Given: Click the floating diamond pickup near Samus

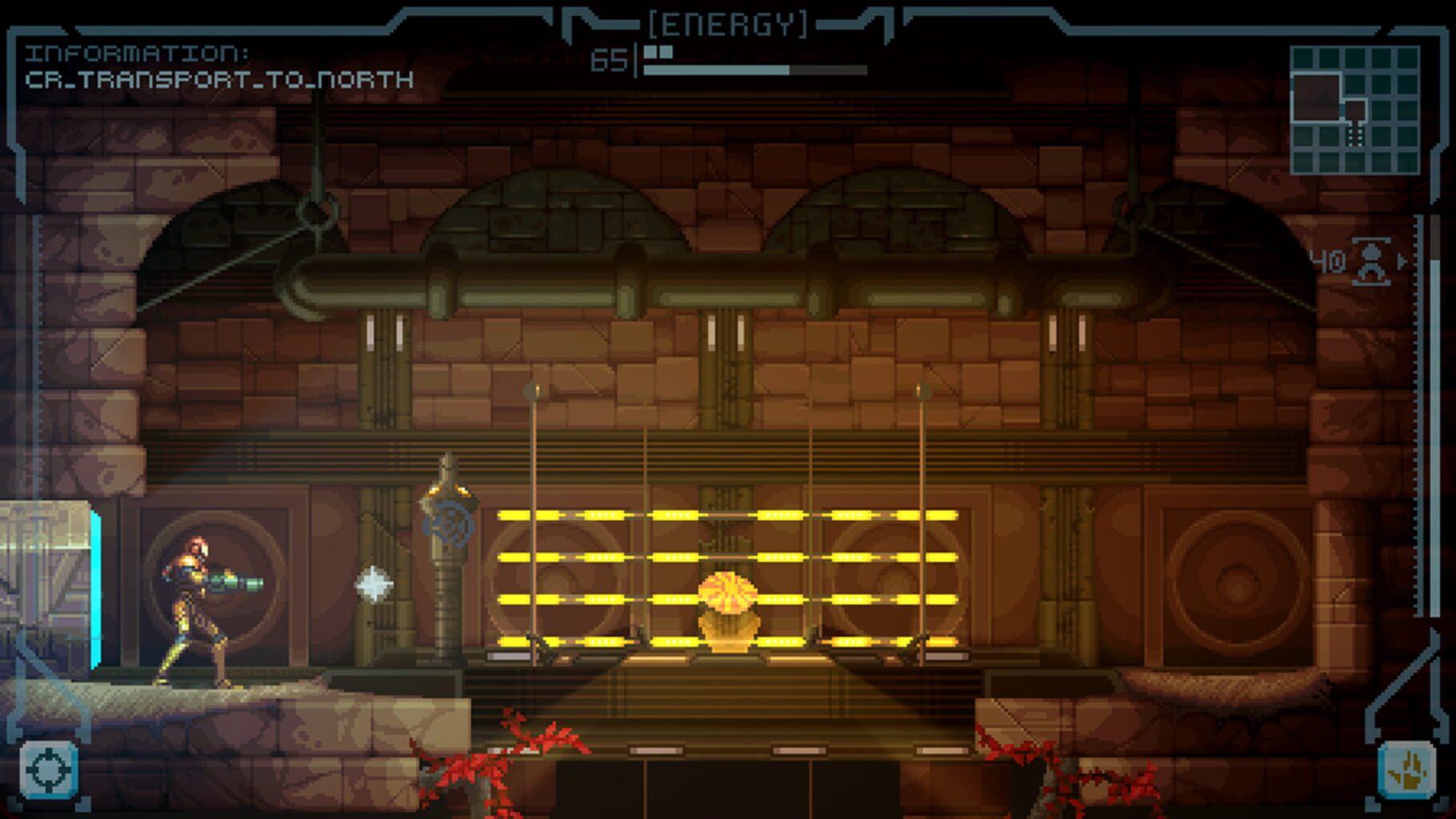Looking at the screenshot, I should coord(374,585).
